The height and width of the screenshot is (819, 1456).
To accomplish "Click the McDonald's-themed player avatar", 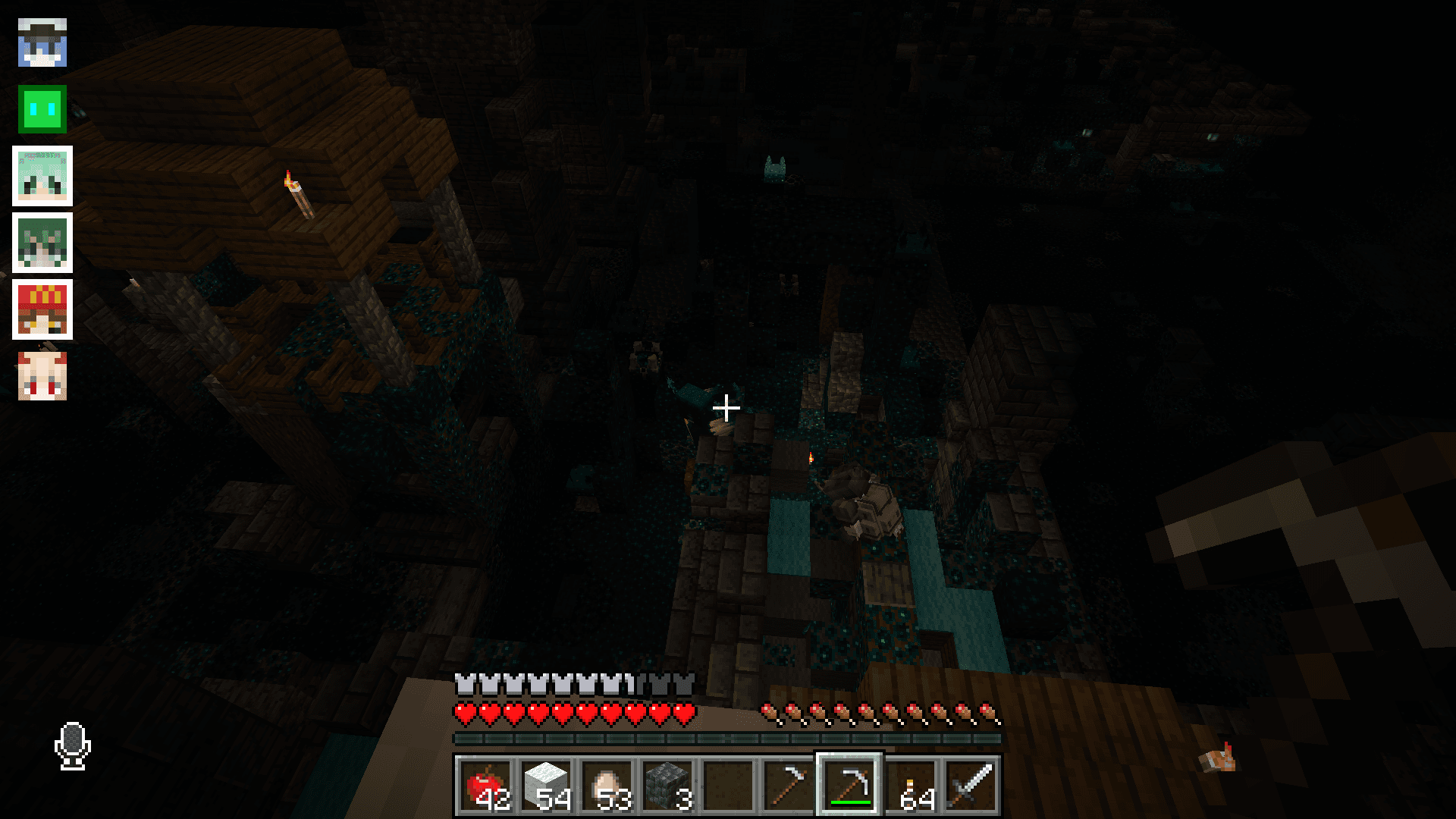I will point(42,309).
